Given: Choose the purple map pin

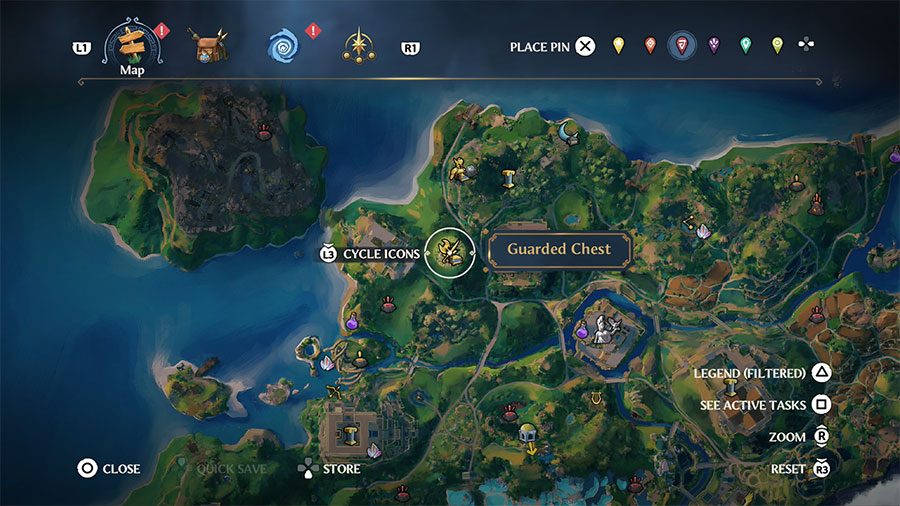Looking at the screenshot, I should (714, 46).
